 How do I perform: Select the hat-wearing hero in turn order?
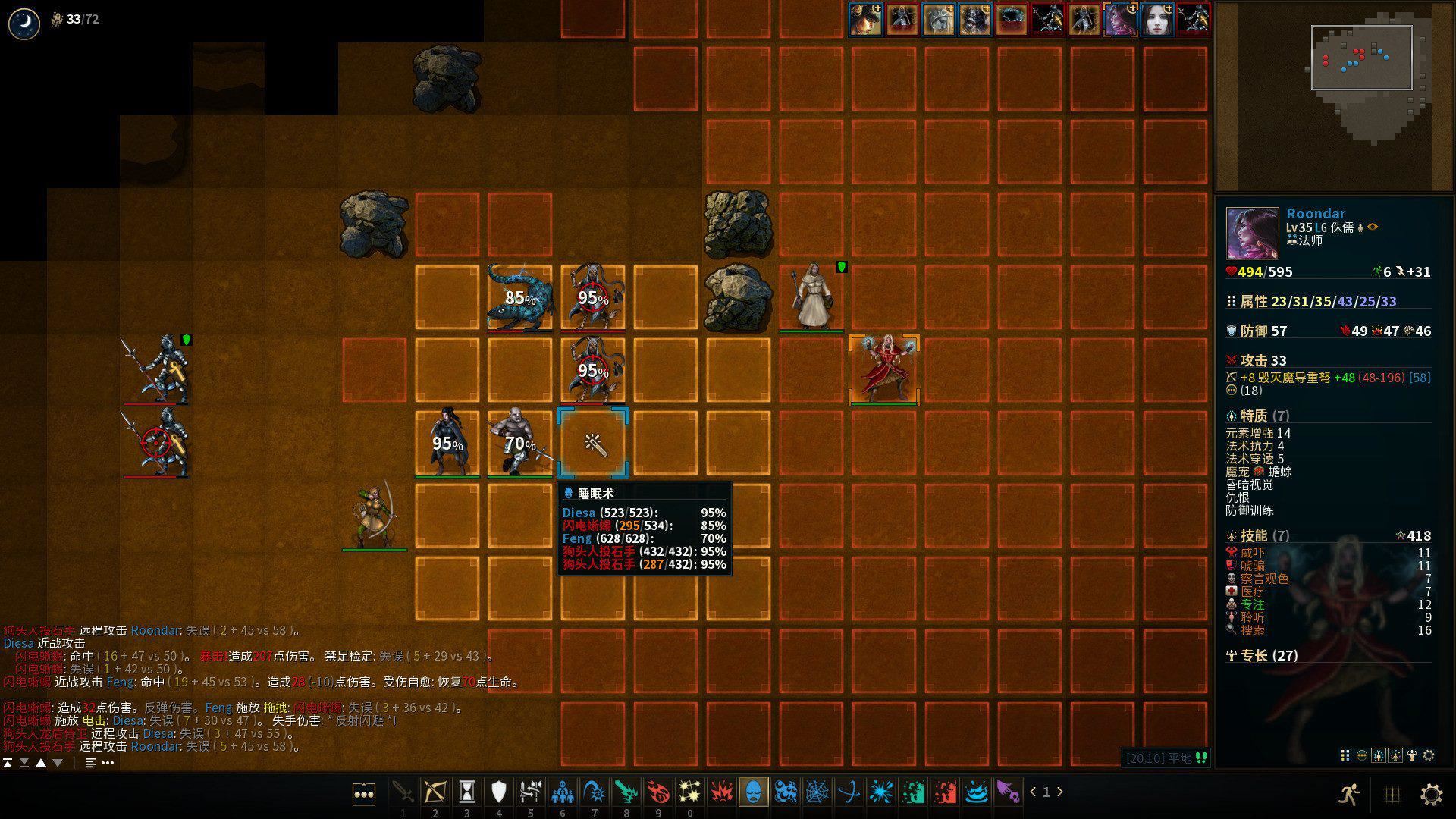coord(865,19)
